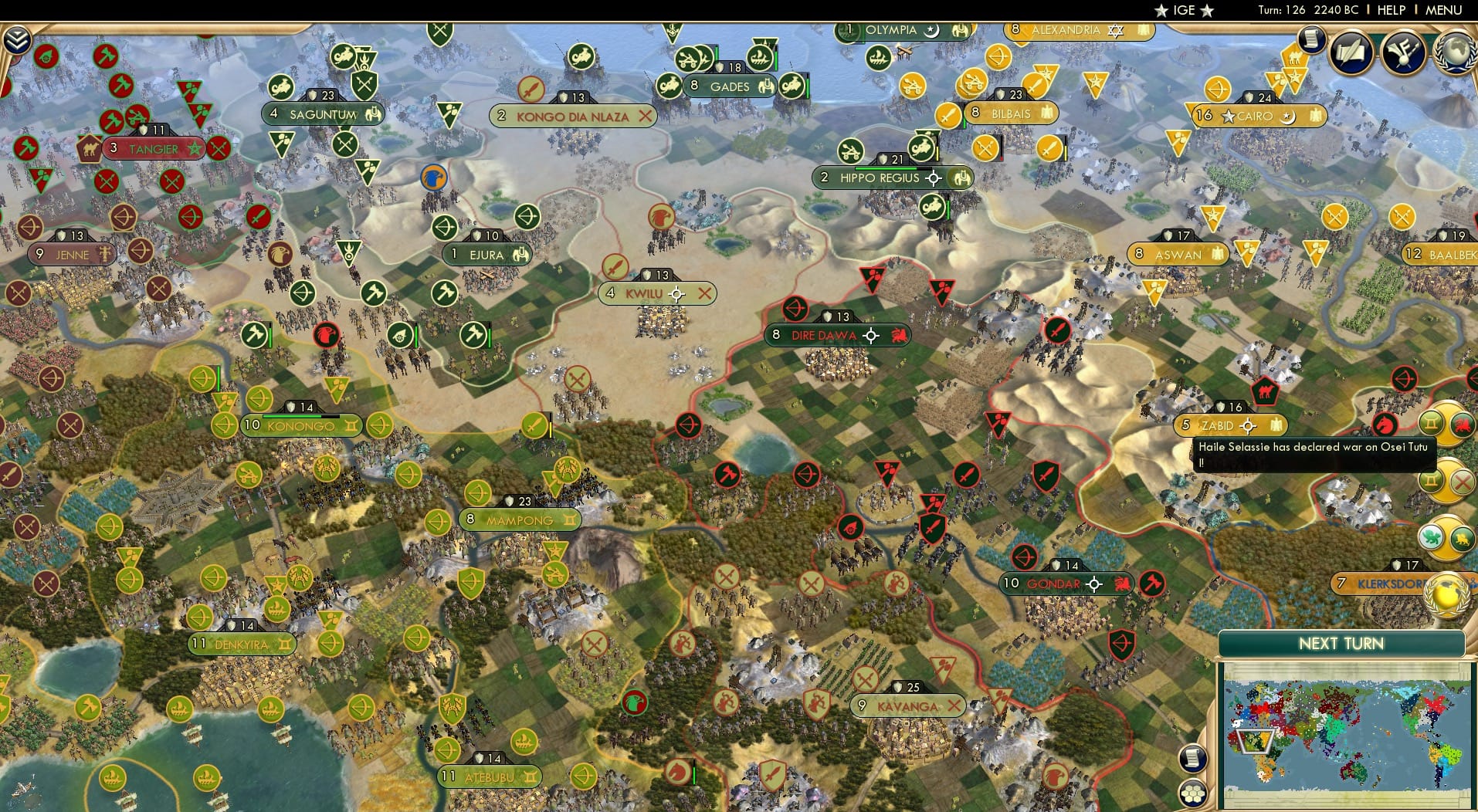Toggle Strategic View with hex grid icon

[1192, 793]
